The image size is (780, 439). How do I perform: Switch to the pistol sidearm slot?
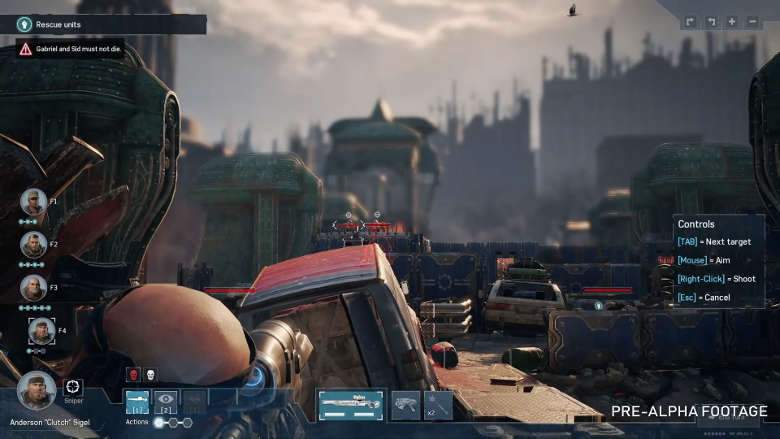point(406,404)
